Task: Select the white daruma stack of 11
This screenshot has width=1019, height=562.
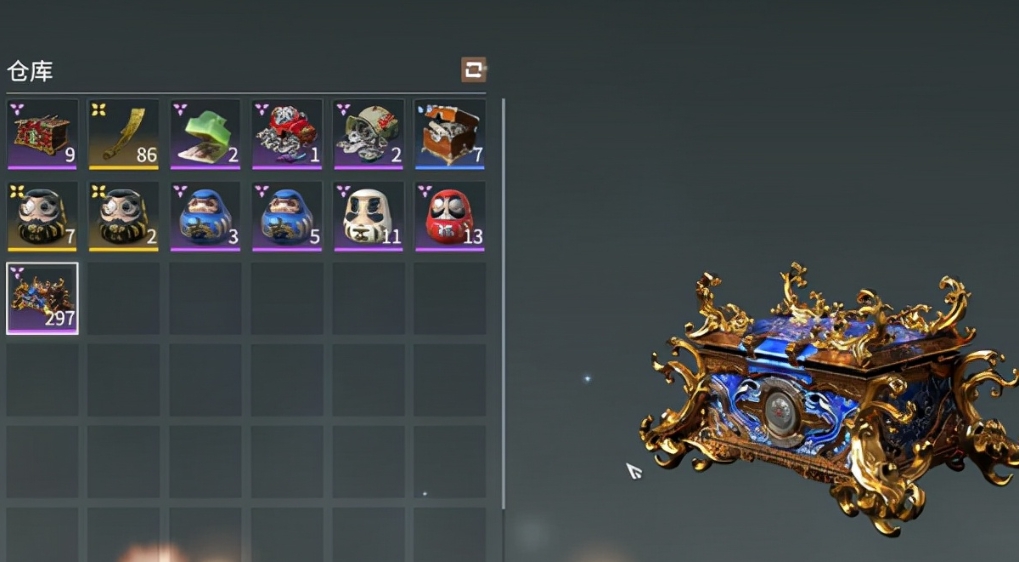Action: (x=369, y=215)
